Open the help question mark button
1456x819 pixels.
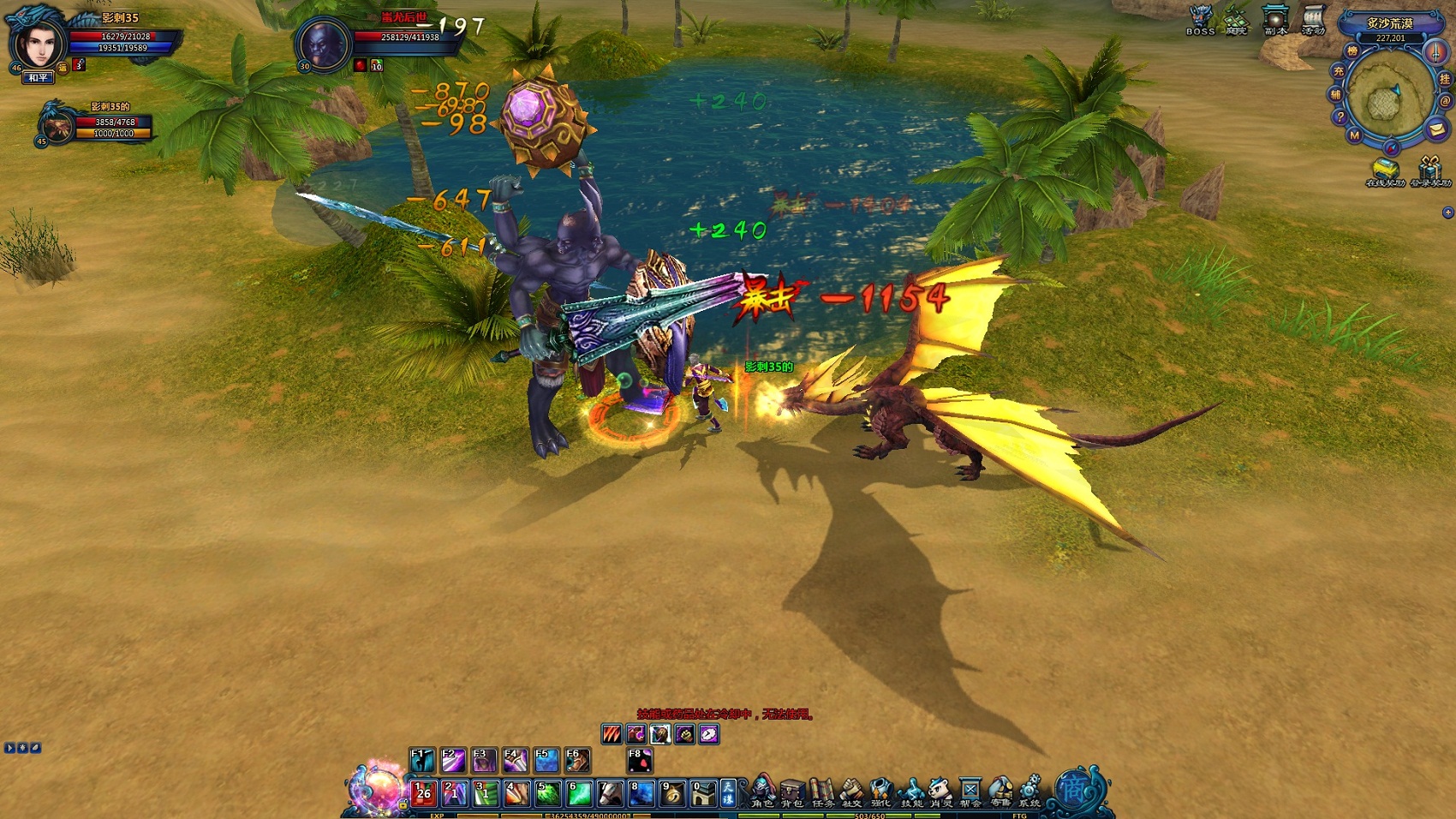click(1340, 117)
